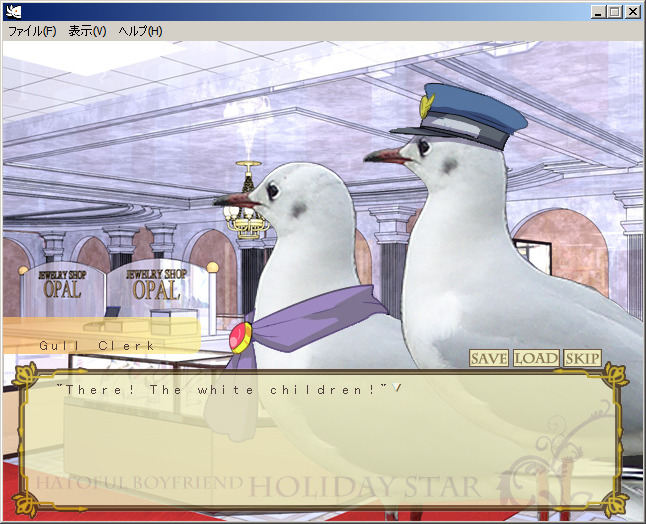646x524 pixels.
Task: Advance the Gull Clerk dialogue text box
Action: coord(322,440)
